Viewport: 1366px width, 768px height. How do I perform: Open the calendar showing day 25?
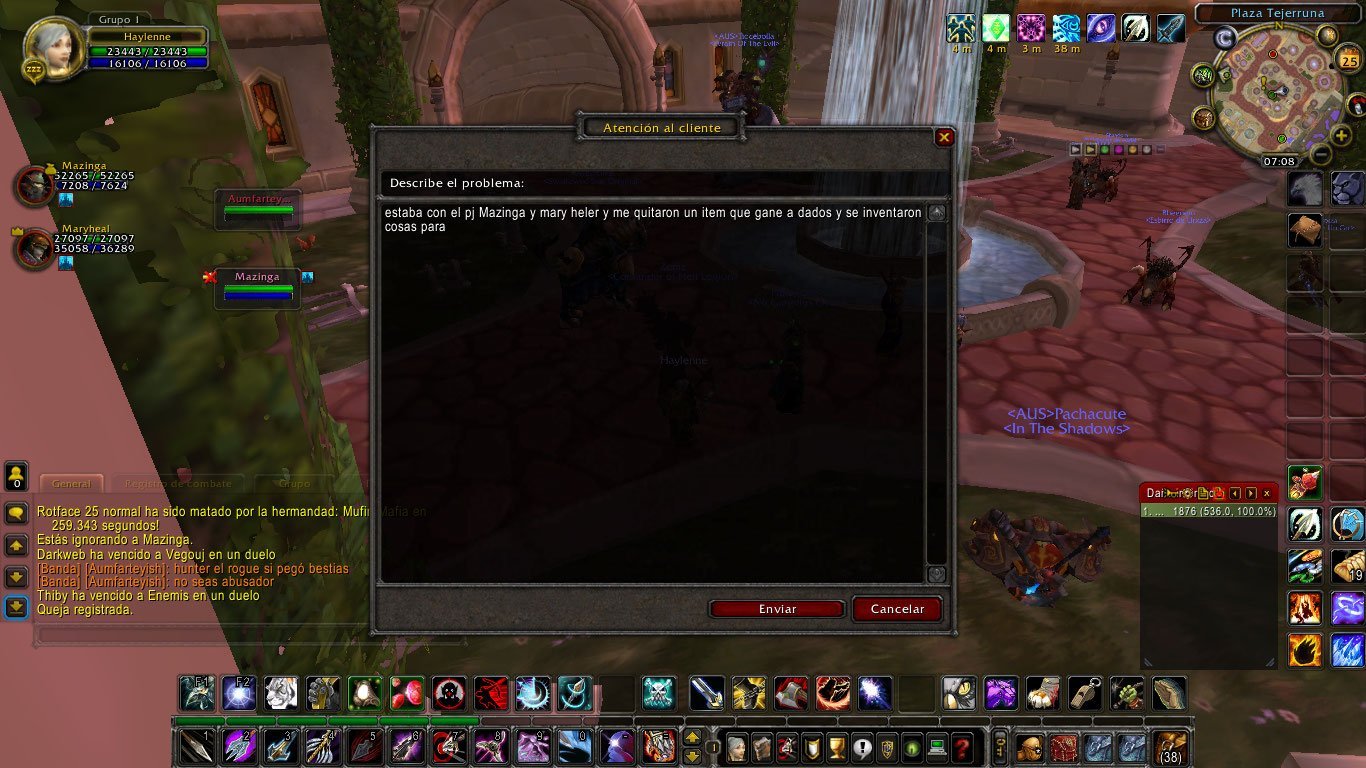[1346, 60]
